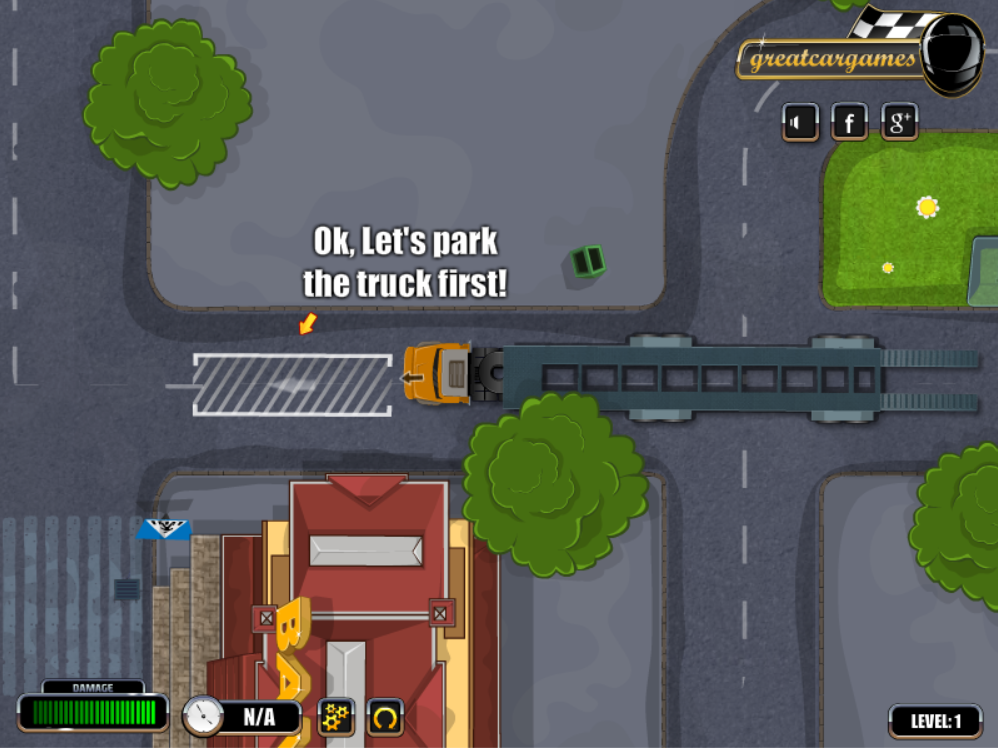Restart level with the circular arrow button
Viewport: 998px width, 748px height.
coord(385,717)
